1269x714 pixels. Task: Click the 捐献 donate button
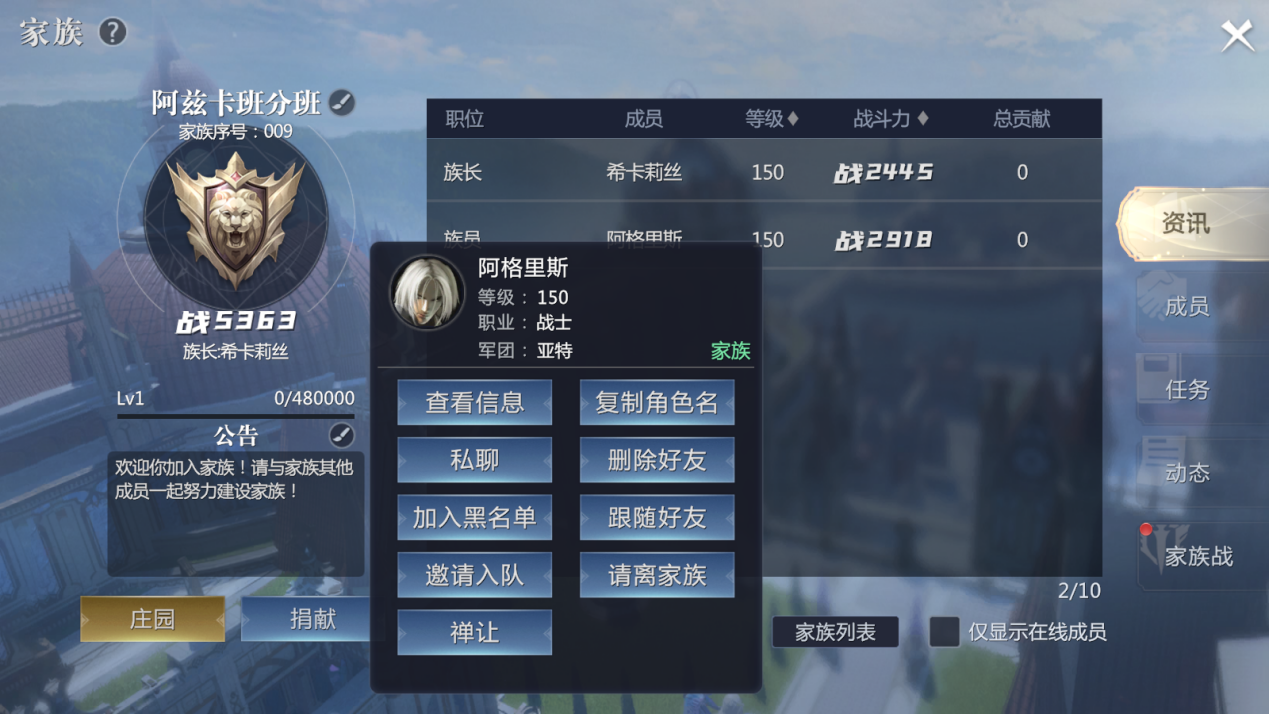coord(312,619)
